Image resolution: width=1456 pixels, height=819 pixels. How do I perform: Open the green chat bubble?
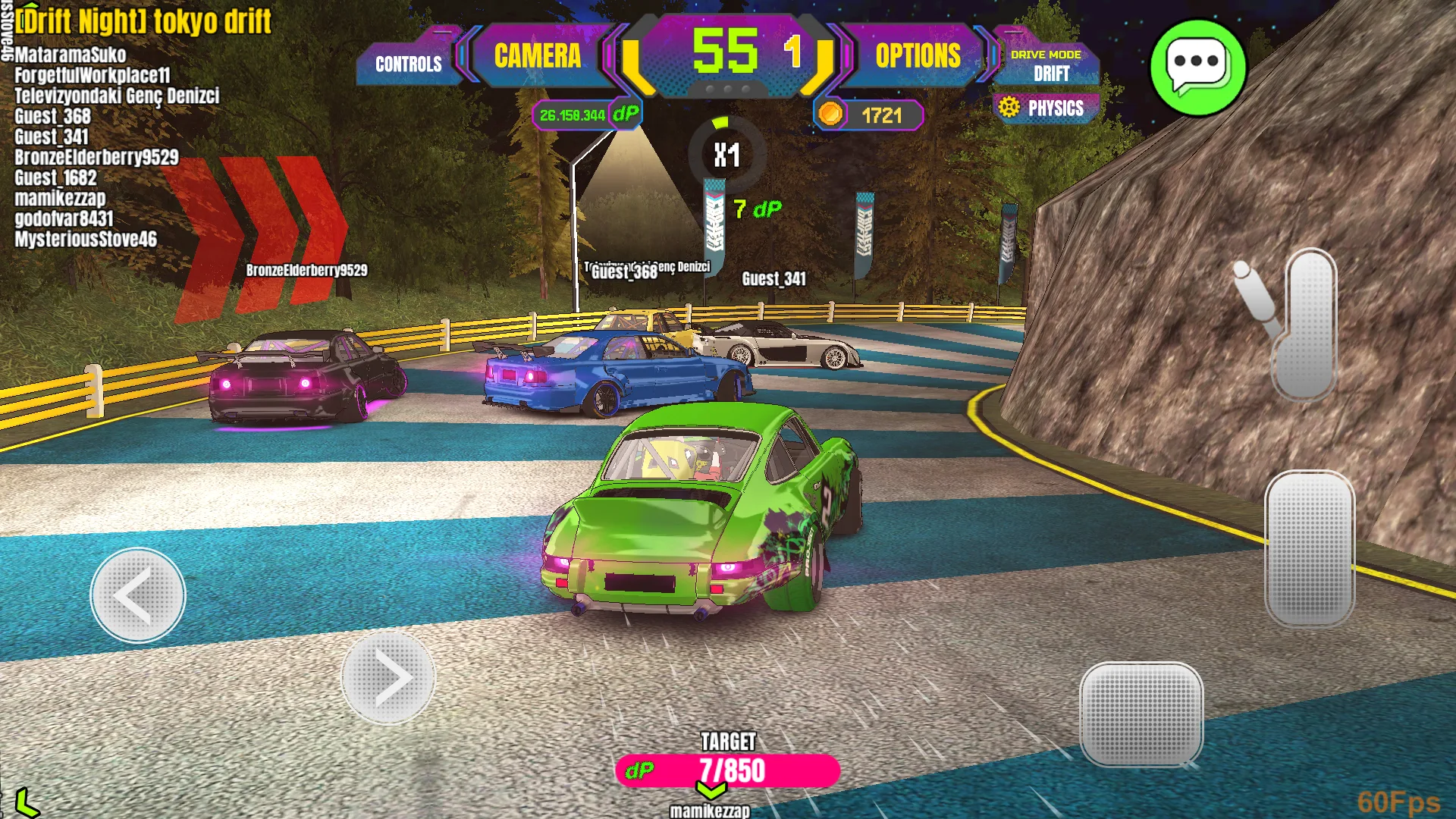[1197, 67]
